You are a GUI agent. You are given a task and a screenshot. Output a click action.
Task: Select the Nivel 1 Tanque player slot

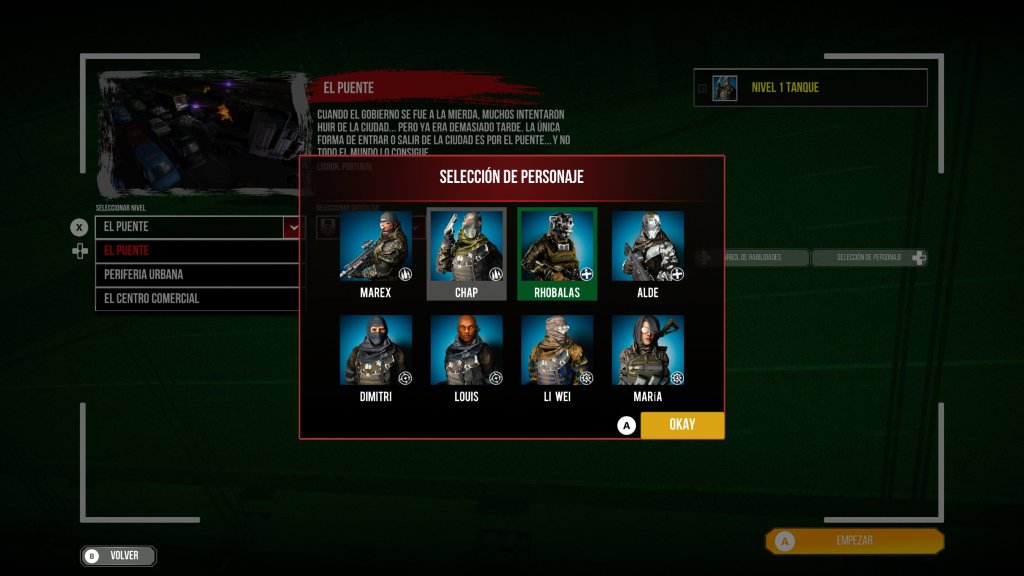810,88
